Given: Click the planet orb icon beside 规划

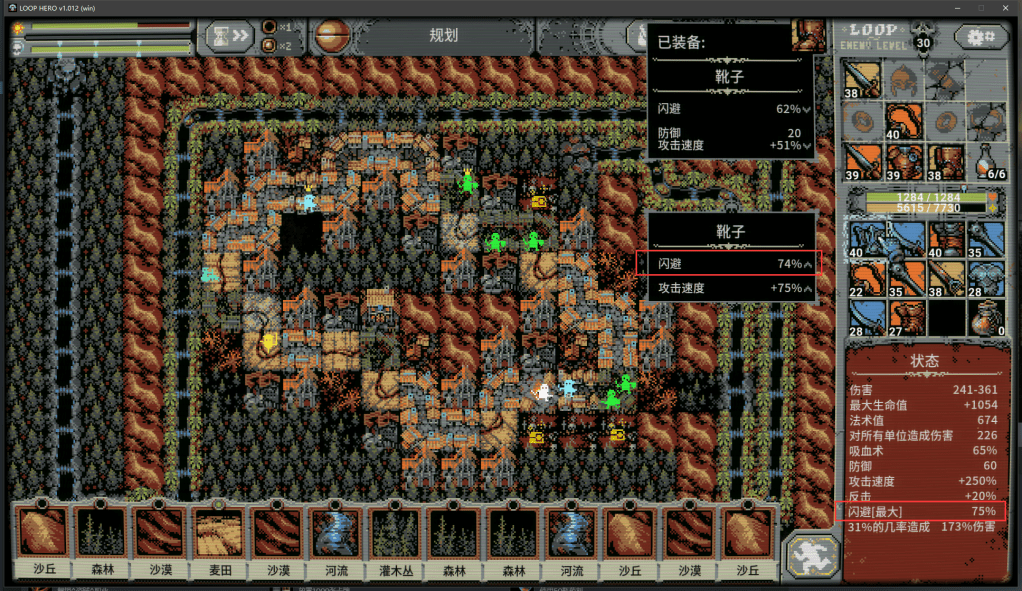Looking at the screenshot, I should coord(329,36).
